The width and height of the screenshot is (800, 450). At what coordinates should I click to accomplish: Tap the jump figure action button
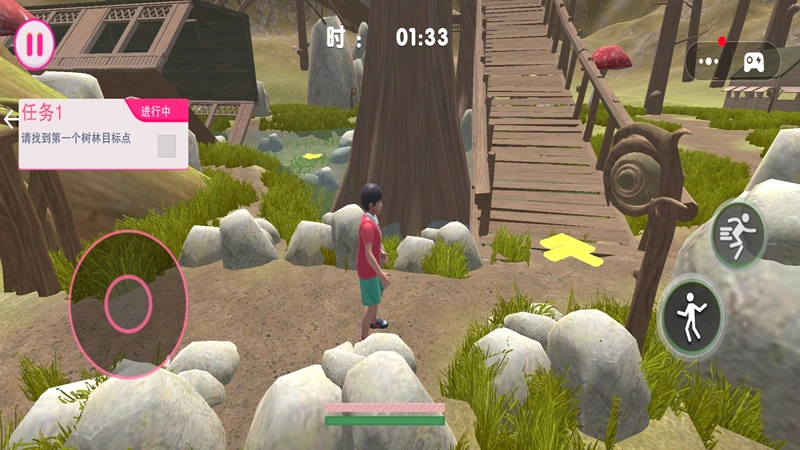pos(692,318)
